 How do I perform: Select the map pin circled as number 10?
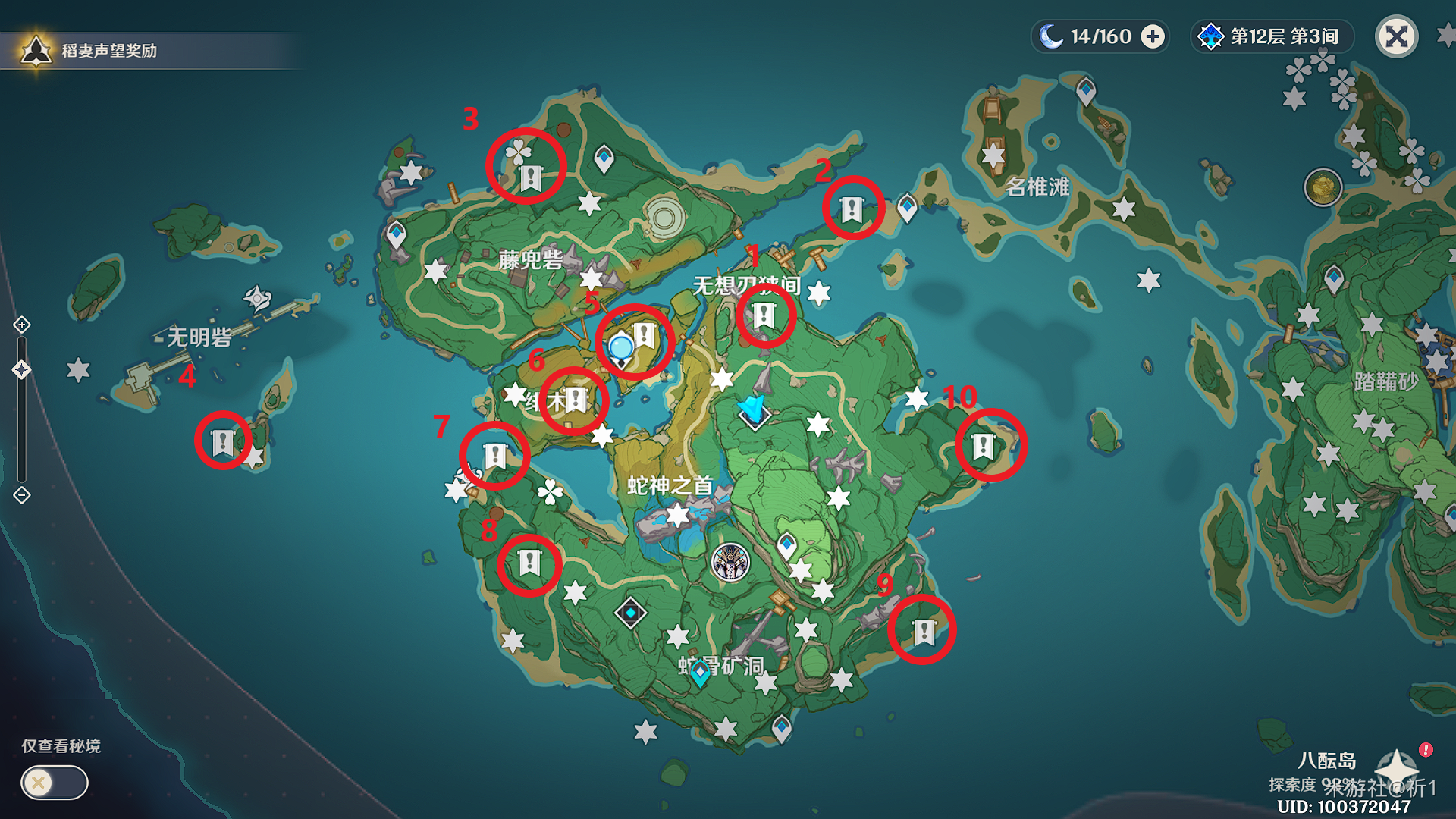click(984, 446)
